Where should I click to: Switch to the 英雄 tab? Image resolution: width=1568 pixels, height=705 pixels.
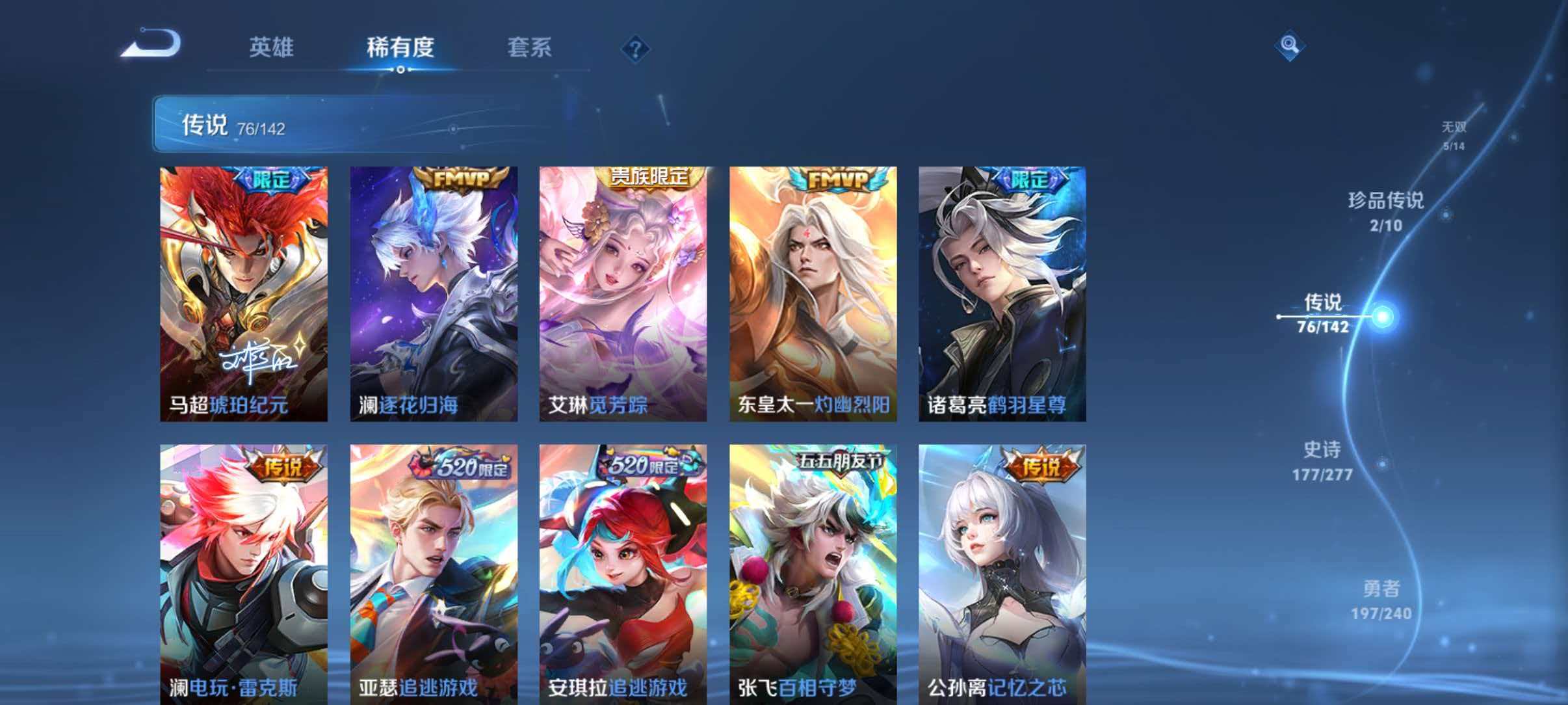click(x=273, y=47)
